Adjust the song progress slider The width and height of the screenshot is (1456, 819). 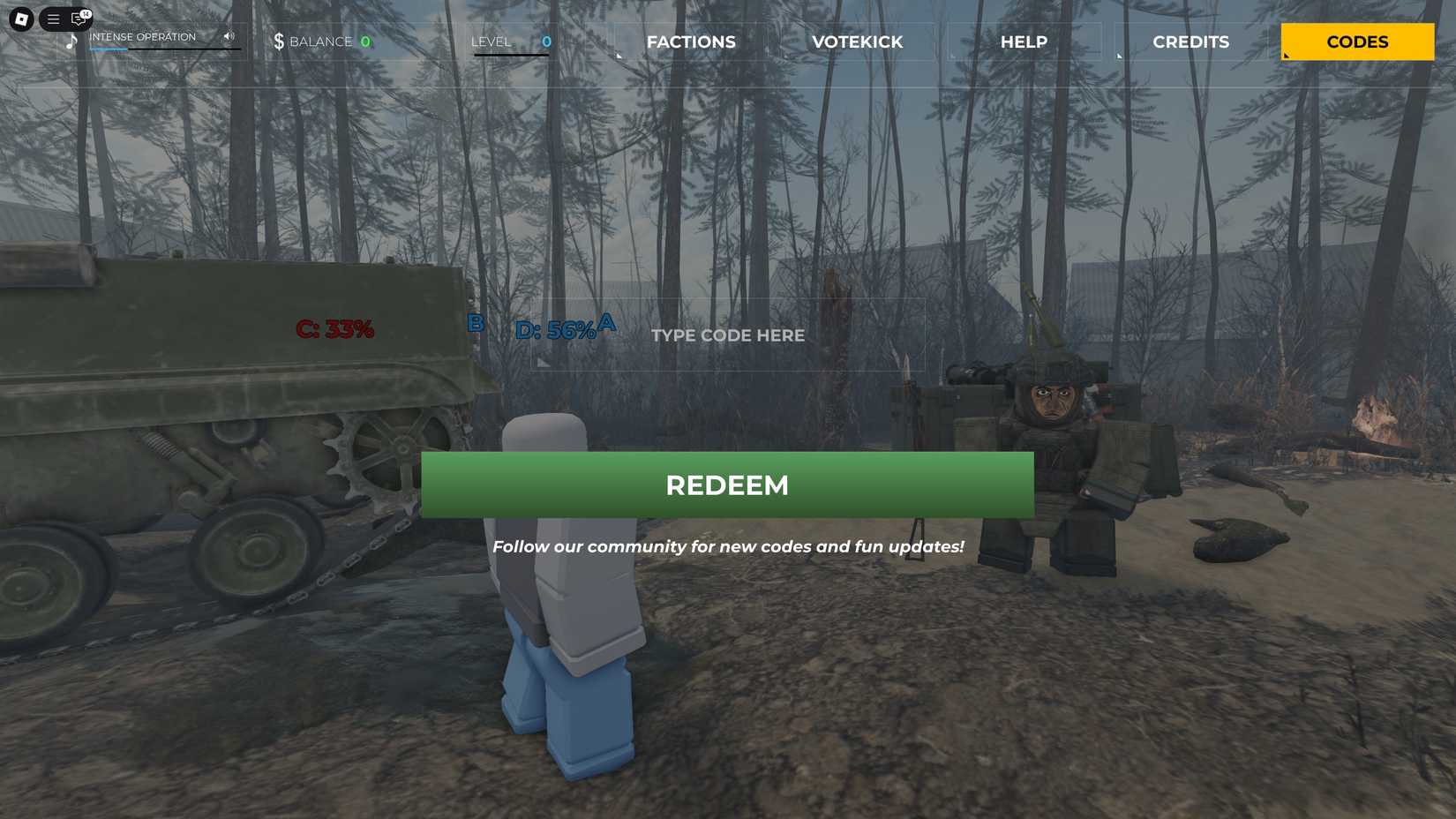coord(165,49)
